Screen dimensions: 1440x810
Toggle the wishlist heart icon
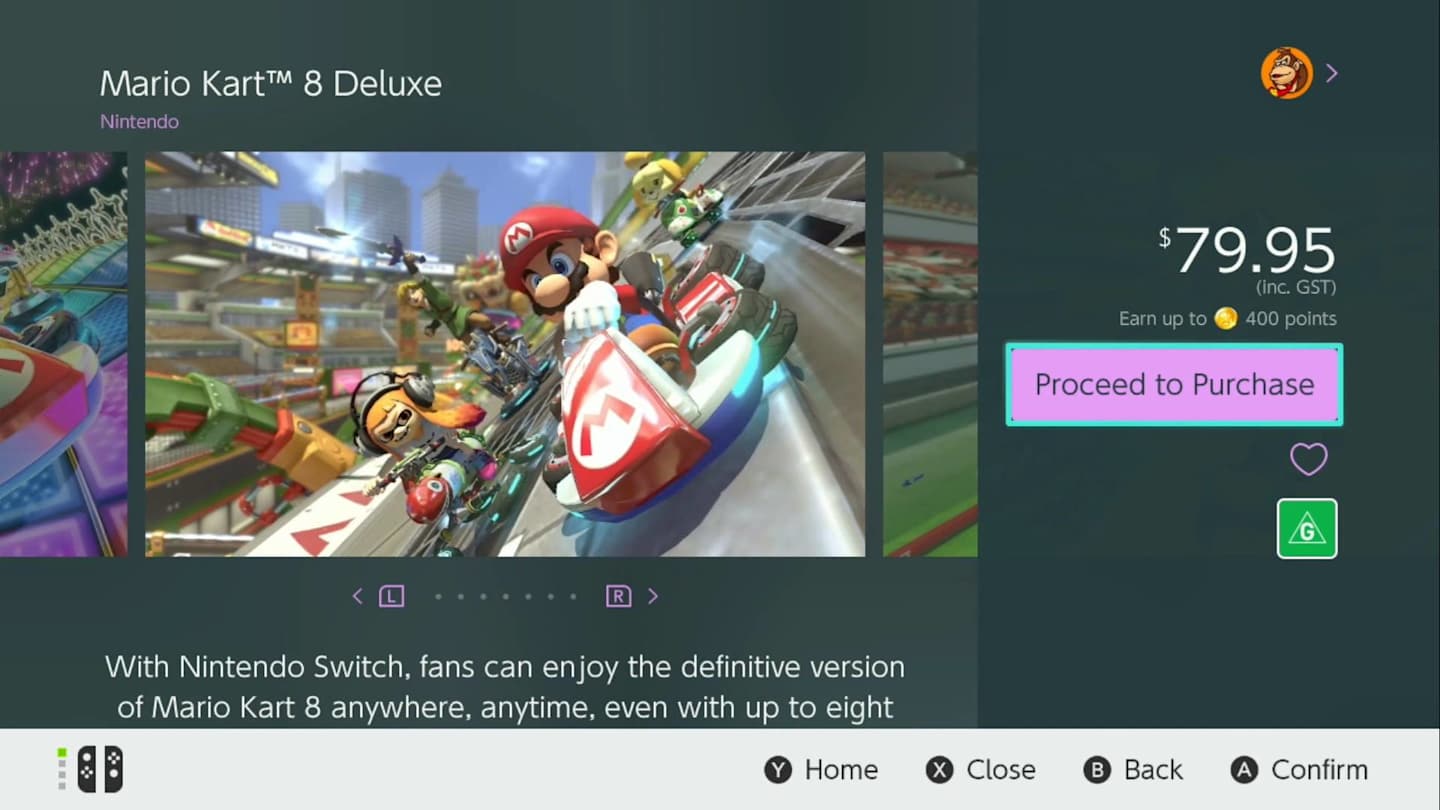coord(1308,459)
